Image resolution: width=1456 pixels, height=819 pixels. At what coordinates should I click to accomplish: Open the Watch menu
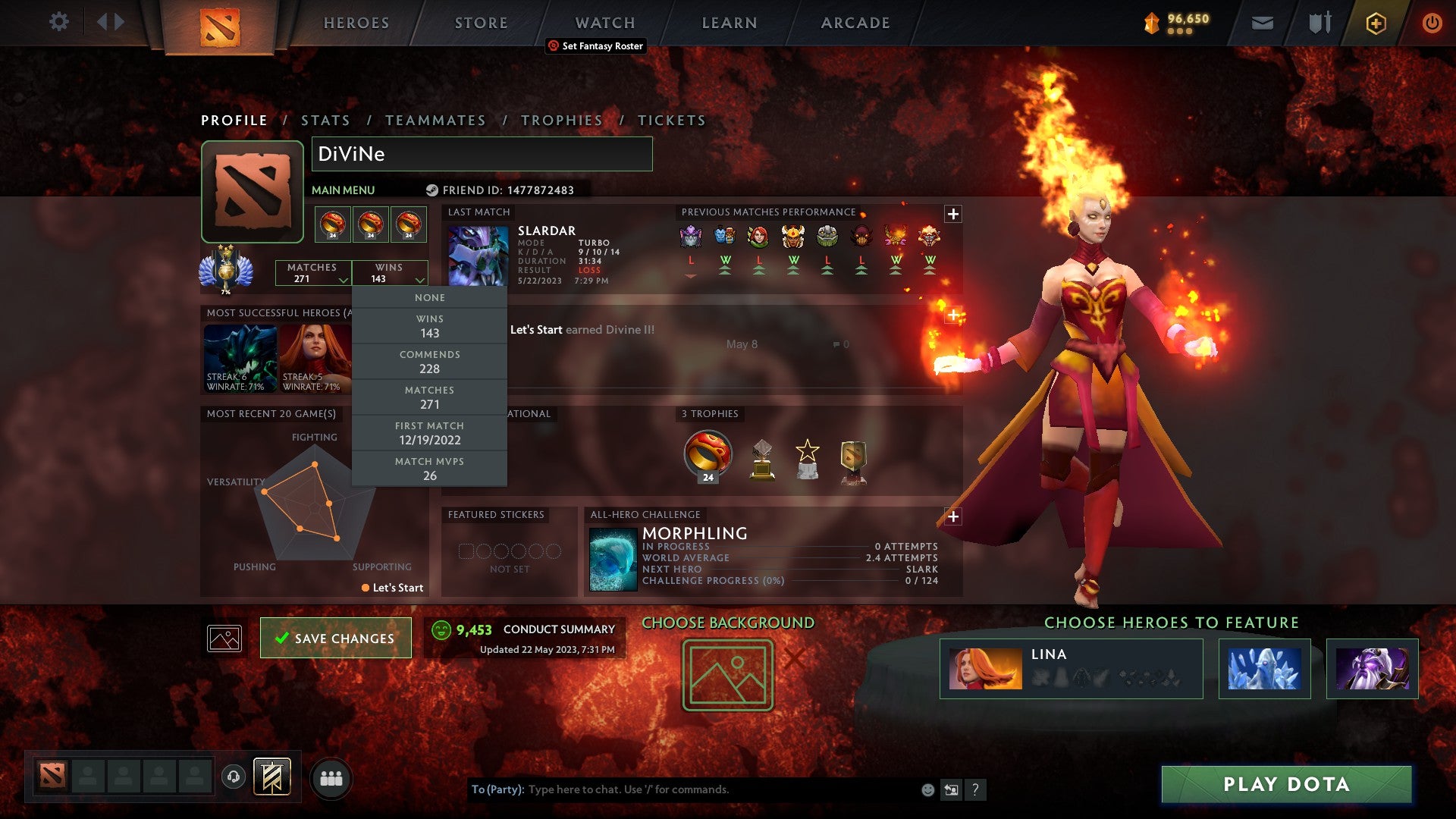(x=604, y=22)
